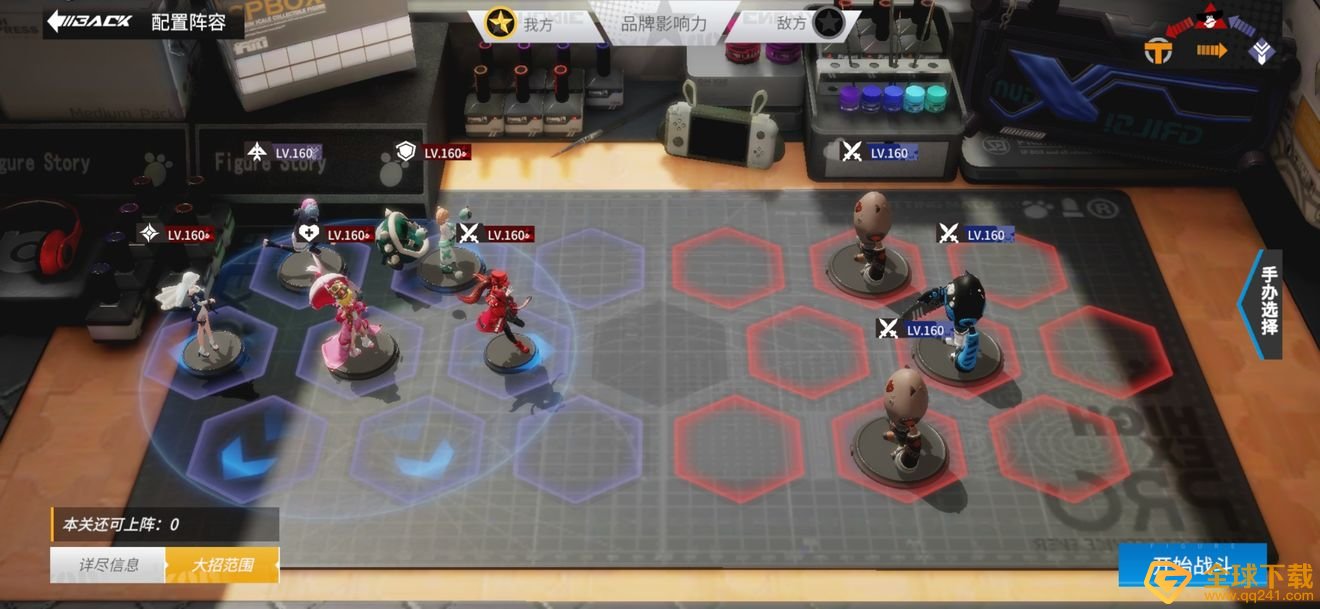Start the battle with 开始战斗
Screen dimensions: 1320x609
pyautogui.click(x=1192, y=565)
